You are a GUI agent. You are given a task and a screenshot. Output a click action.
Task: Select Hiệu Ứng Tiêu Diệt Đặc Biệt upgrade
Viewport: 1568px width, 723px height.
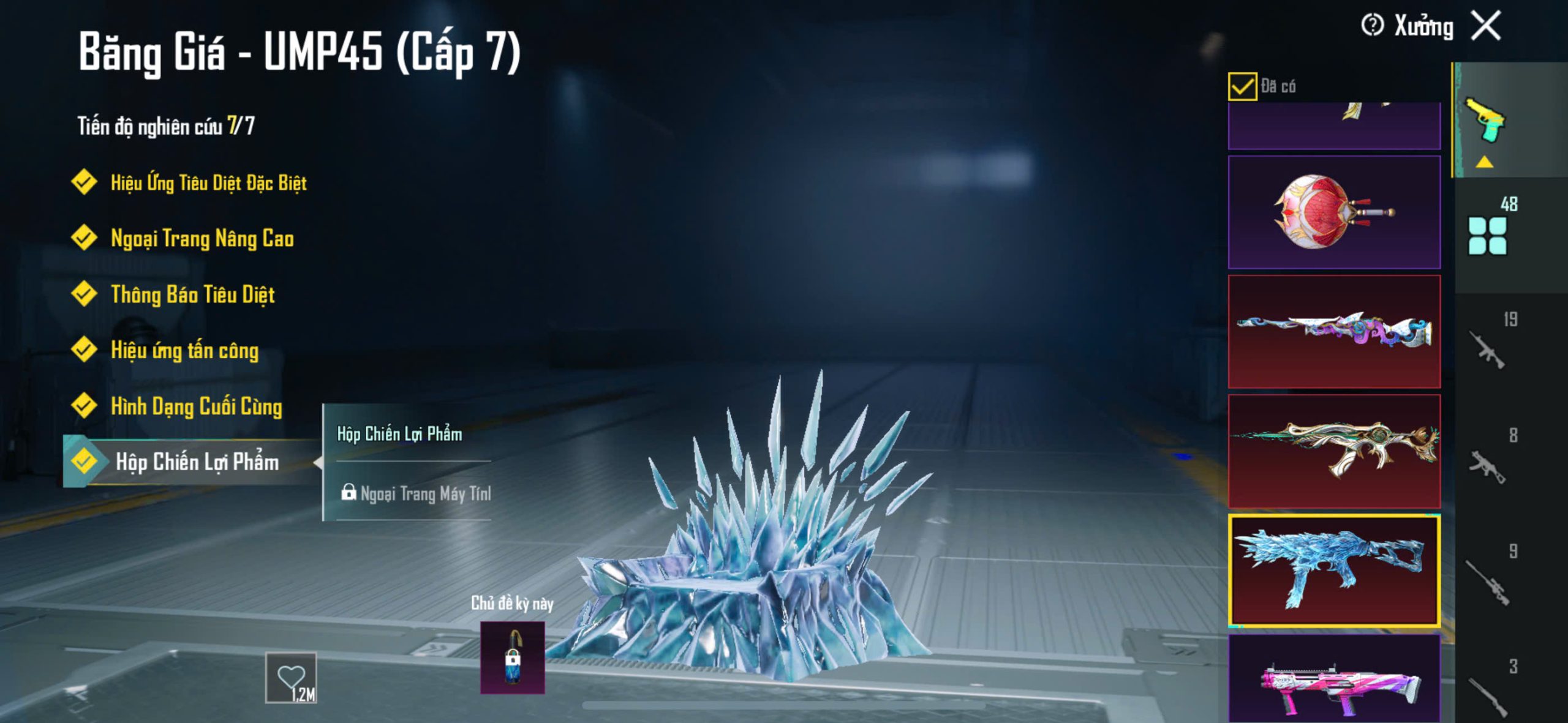(208, 182)
